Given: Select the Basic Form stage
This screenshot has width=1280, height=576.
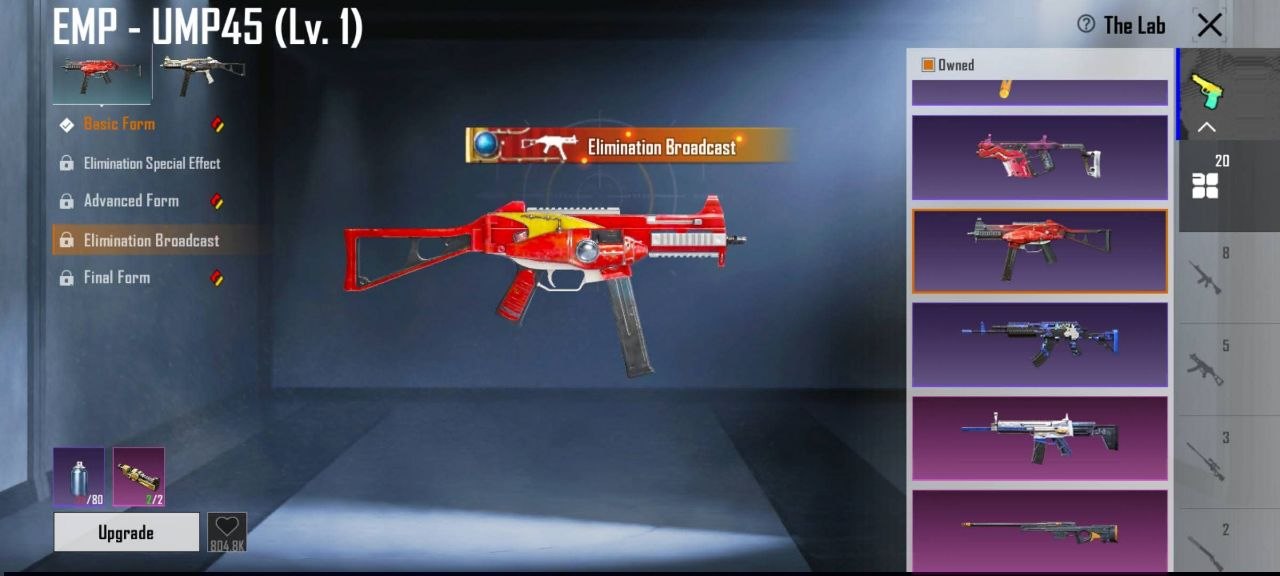Looking at the screenshot, I should tap(119, 124).
